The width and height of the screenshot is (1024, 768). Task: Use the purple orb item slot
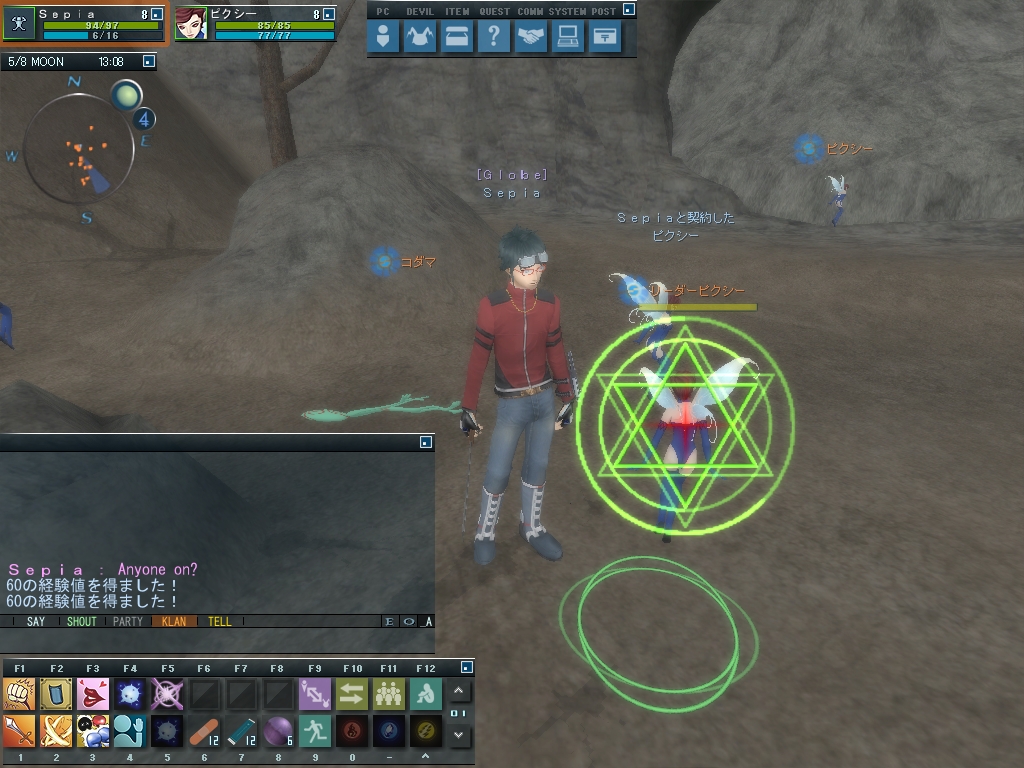pos(278,731)
